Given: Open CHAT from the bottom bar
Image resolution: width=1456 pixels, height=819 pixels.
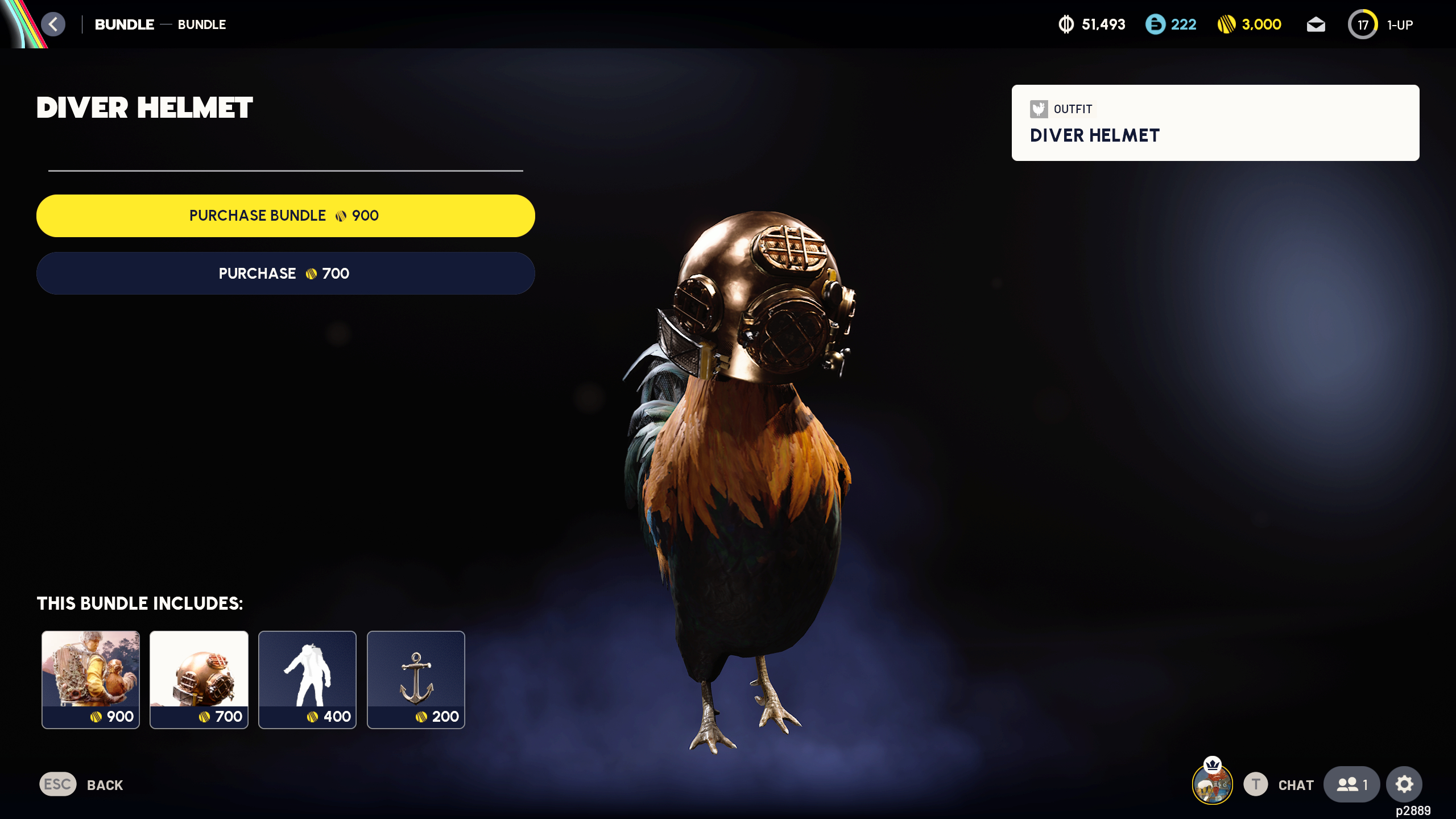Looking at the screenshot, I should [1295, 785].
